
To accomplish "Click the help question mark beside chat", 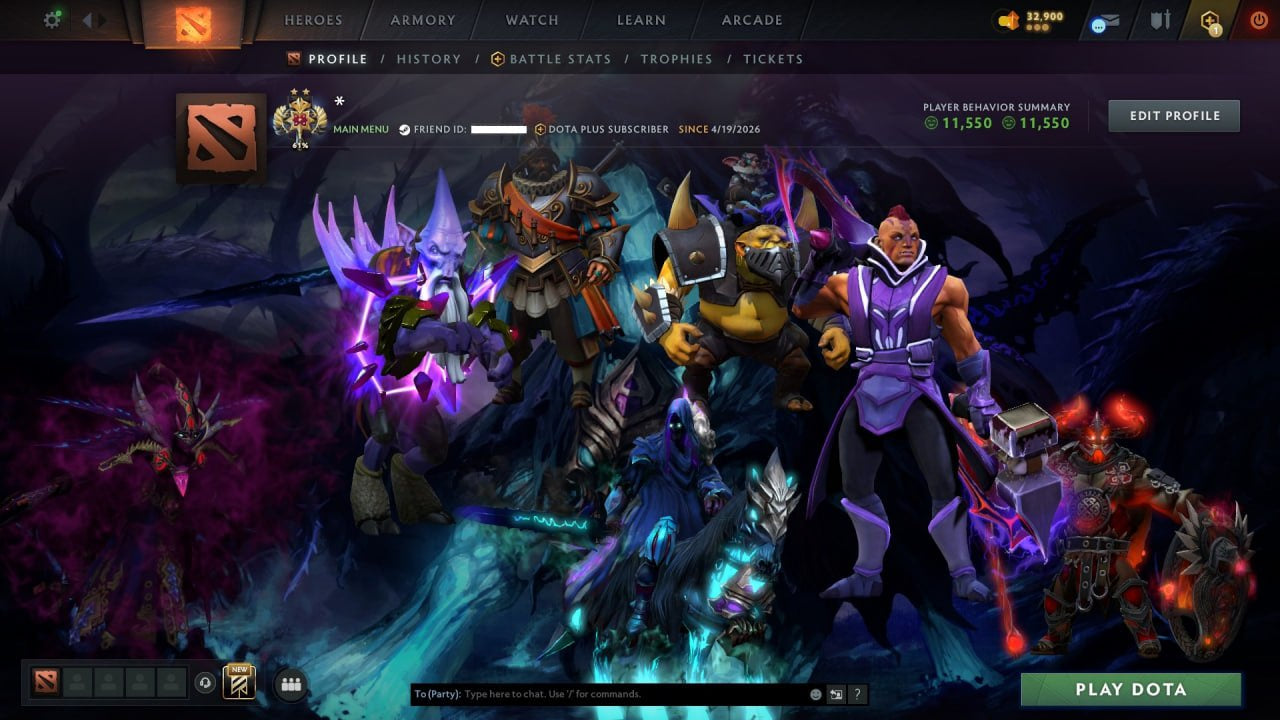I will coord(857,693).
